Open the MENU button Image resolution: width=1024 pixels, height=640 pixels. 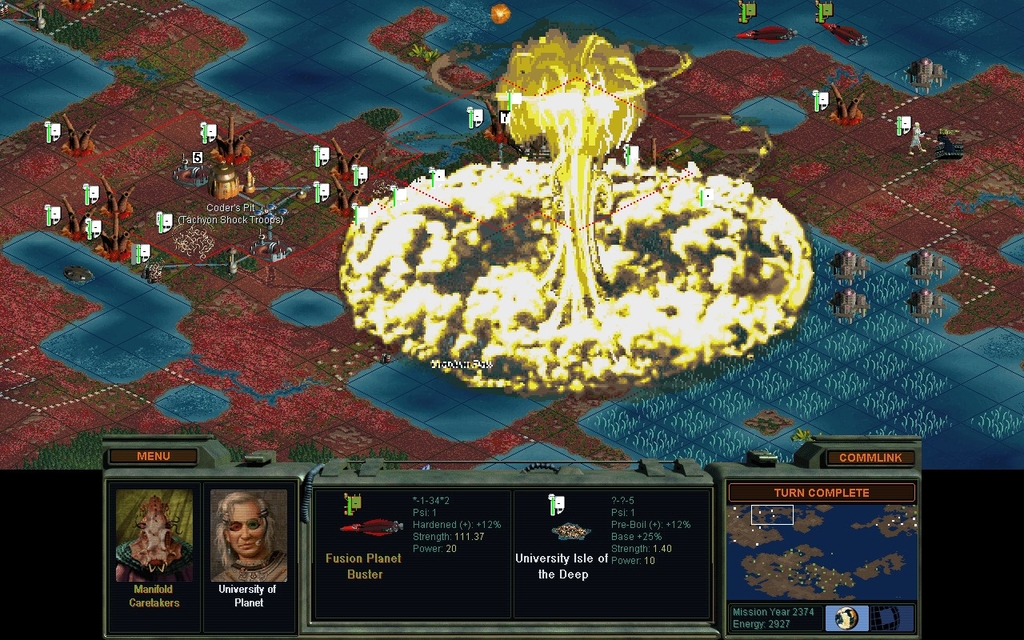(153, 456)
